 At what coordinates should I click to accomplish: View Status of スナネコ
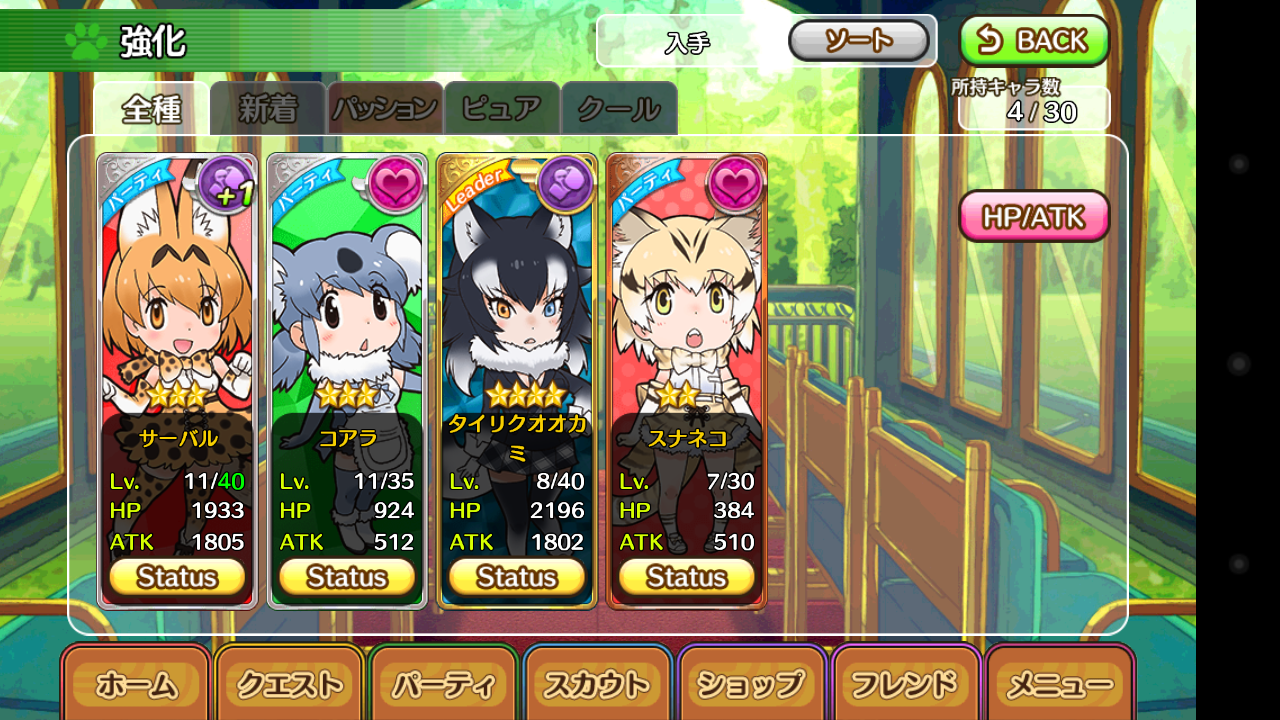pos(687,577)
